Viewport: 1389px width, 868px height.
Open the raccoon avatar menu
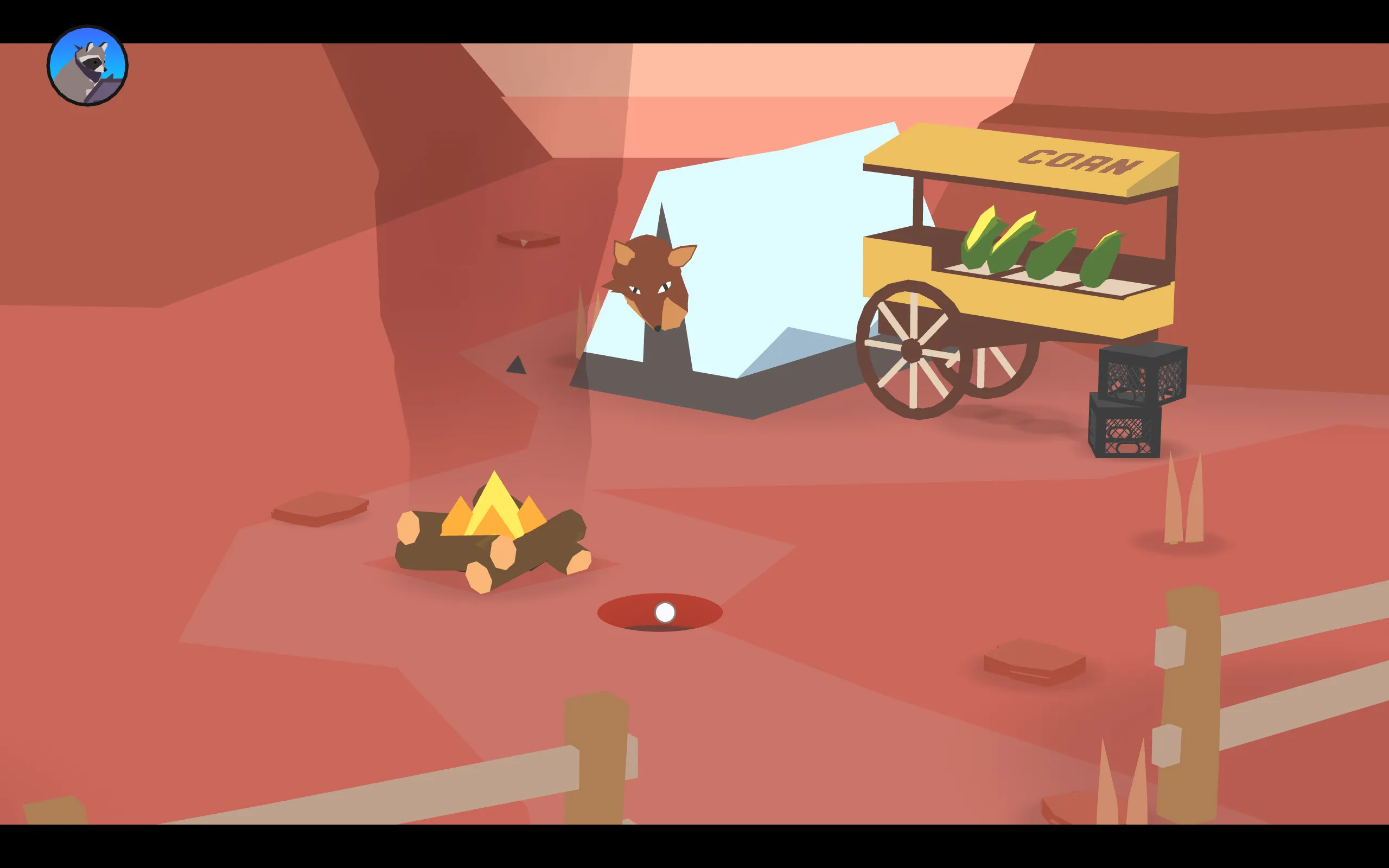coord(89,63)
